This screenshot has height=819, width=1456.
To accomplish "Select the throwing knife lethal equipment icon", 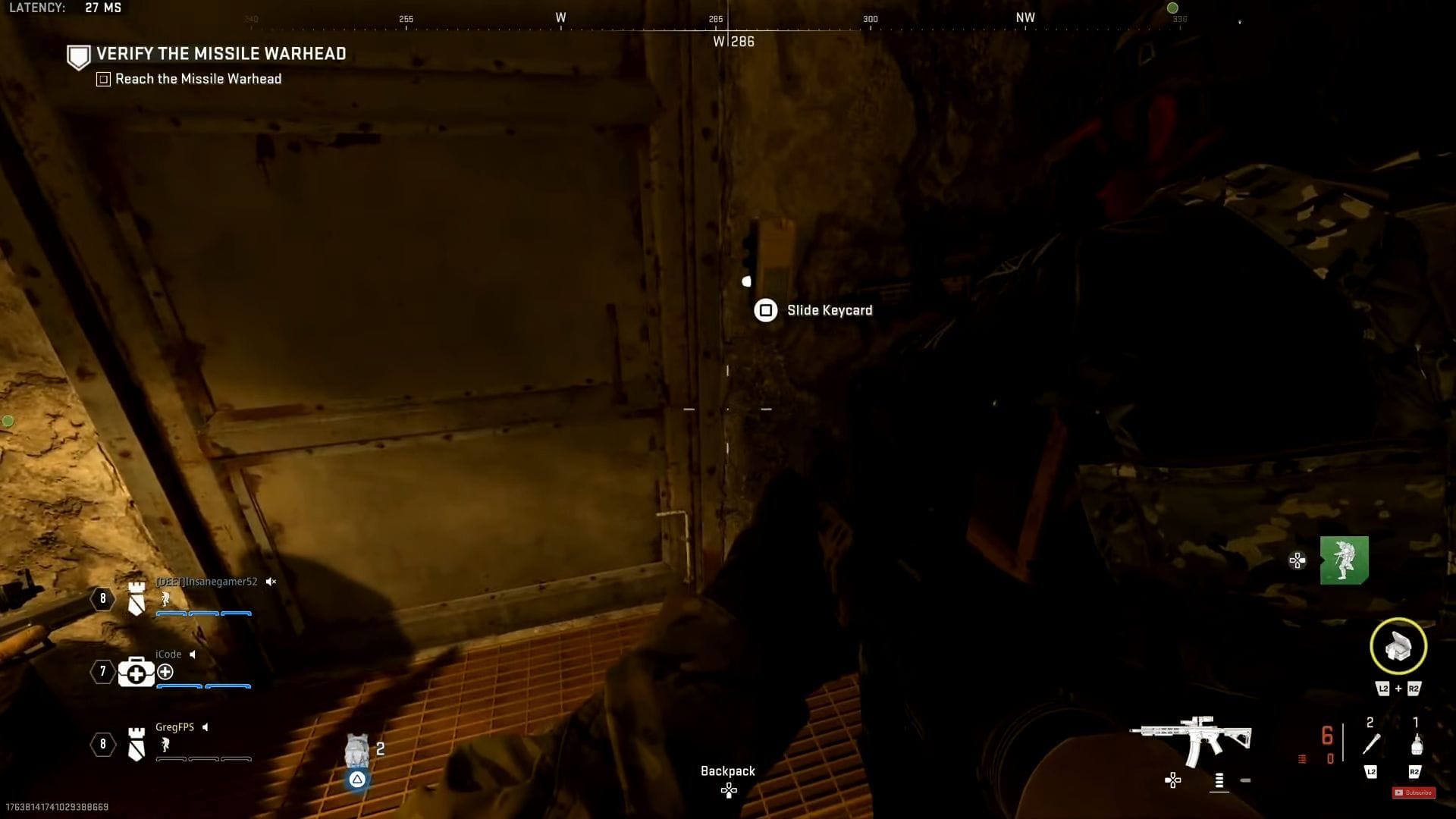I will point(1373,745).
